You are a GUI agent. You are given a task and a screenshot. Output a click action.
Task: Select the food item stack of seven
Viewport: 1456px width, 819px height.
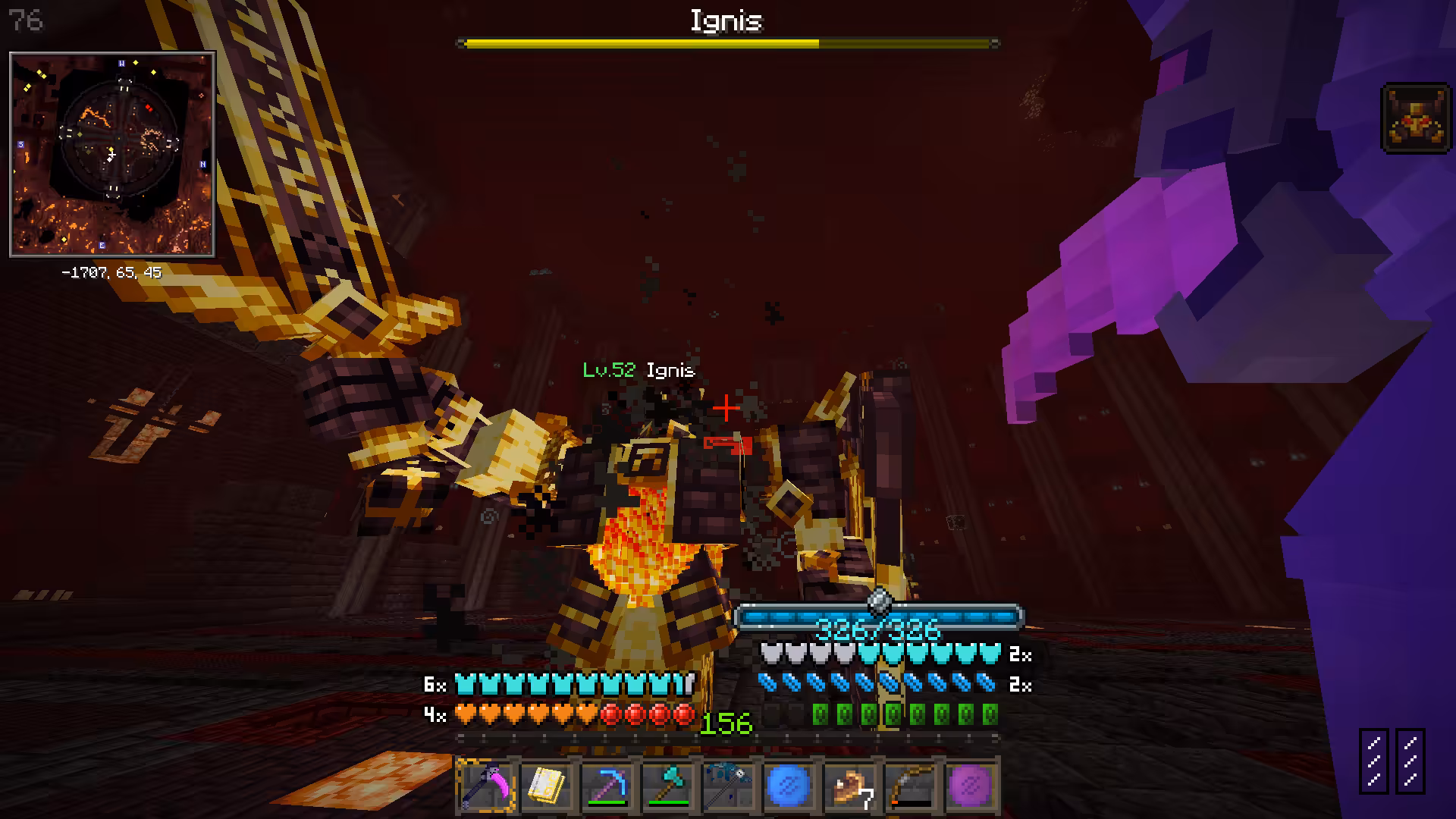point(849,786)
